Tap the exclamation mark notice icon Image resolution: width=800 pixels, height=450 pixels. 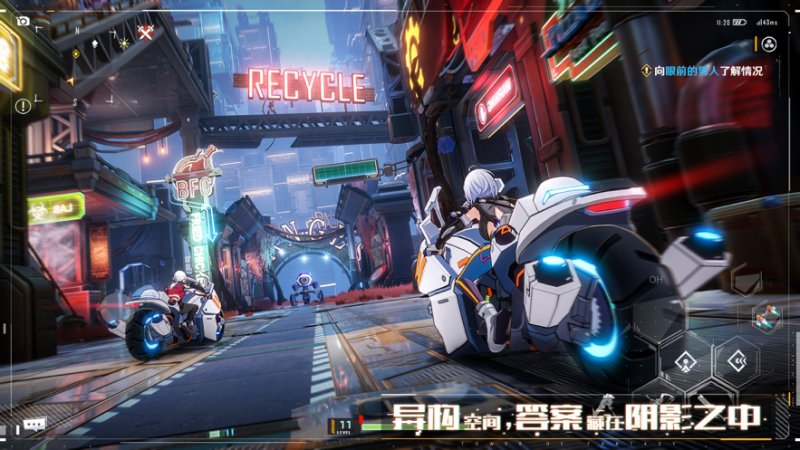[x=22, y=106]
